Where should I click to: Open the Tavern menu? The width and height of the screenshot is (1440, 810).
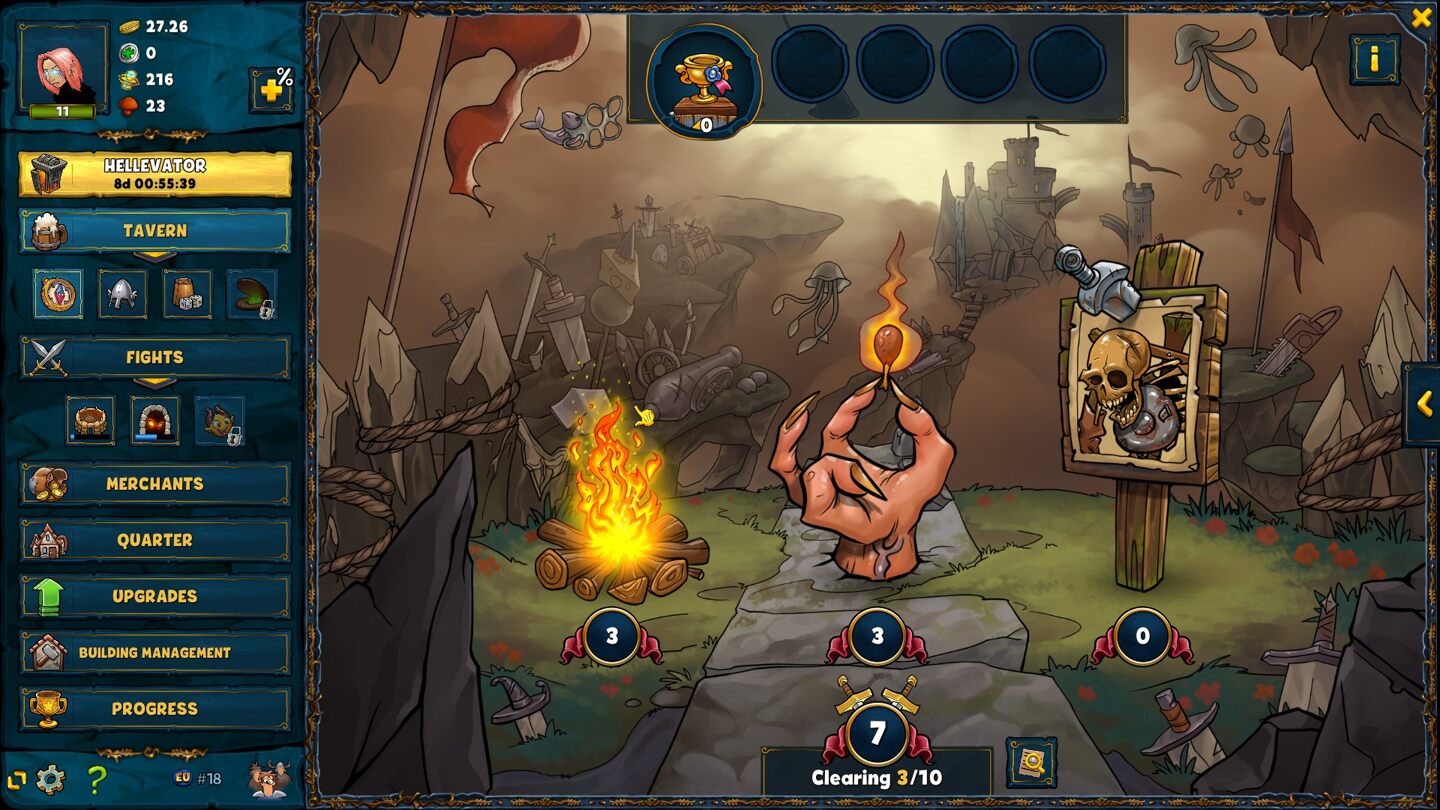[155, 231]
